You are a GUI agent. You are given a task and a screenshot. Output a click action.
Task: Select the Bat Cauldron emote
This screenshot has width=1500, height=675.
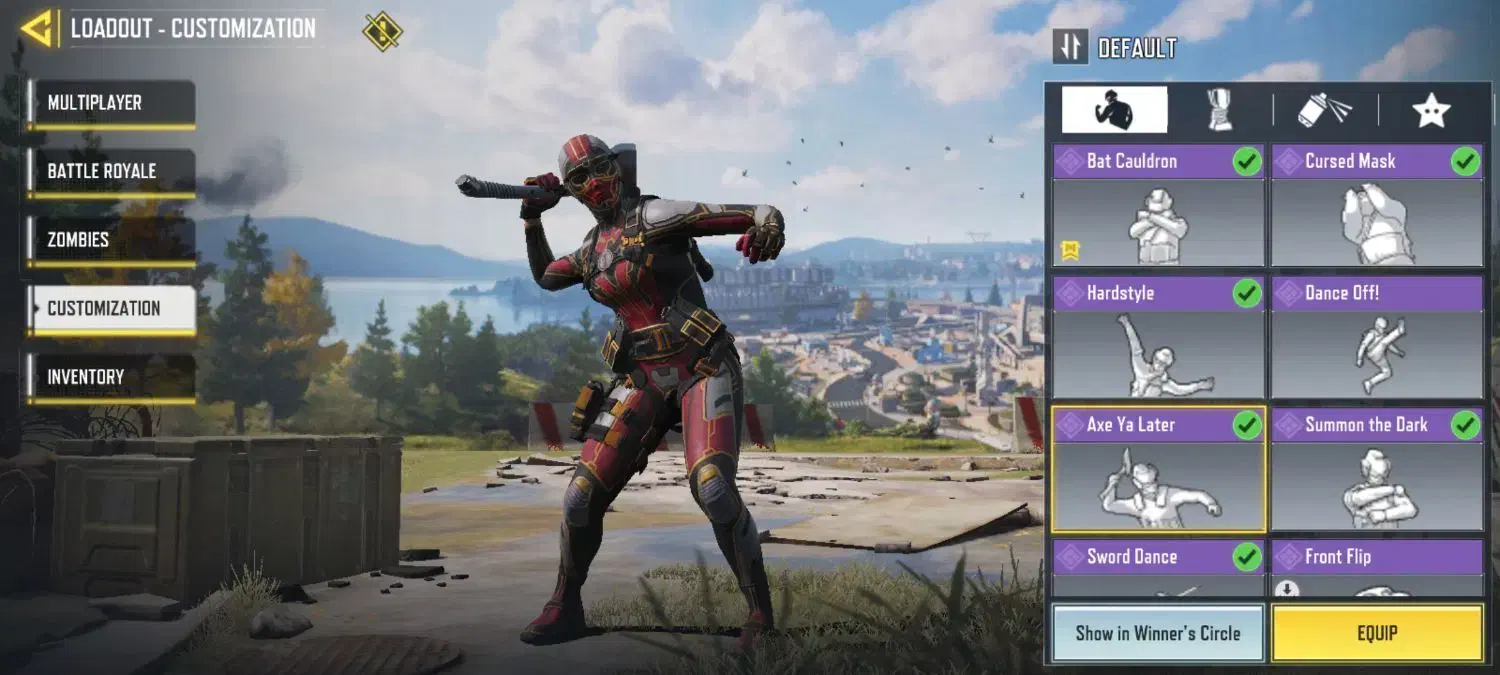click(x=1158, y=206)
